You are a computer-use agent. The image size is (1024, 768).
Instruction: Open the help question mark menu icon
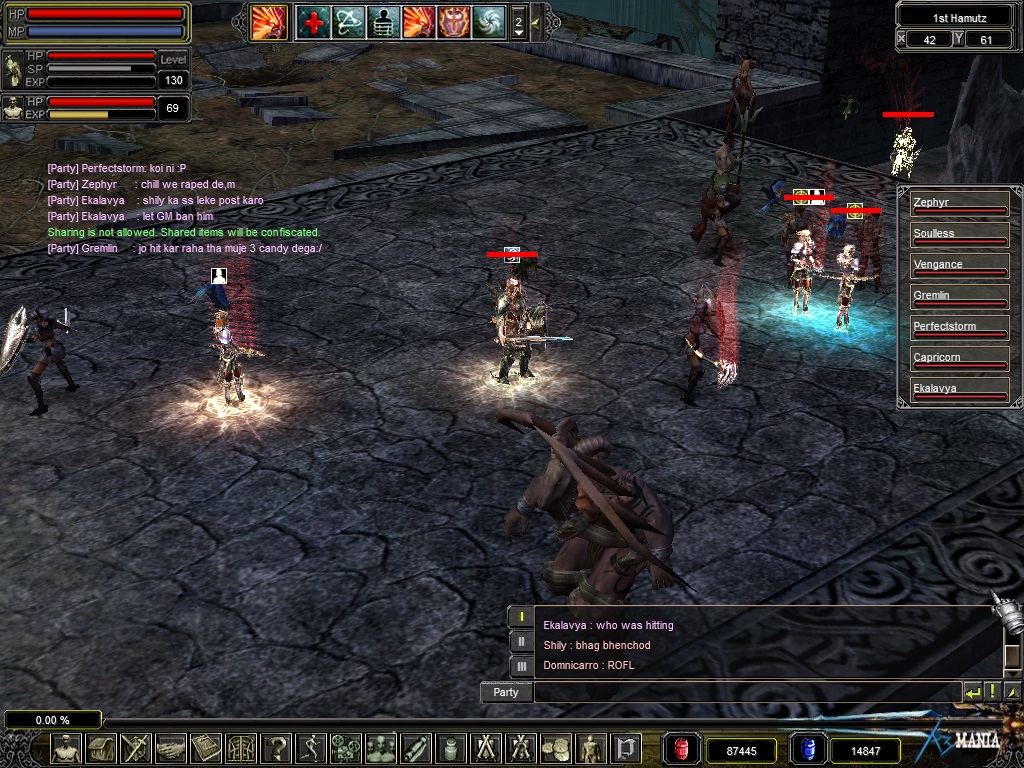click(x=277, y=748)
